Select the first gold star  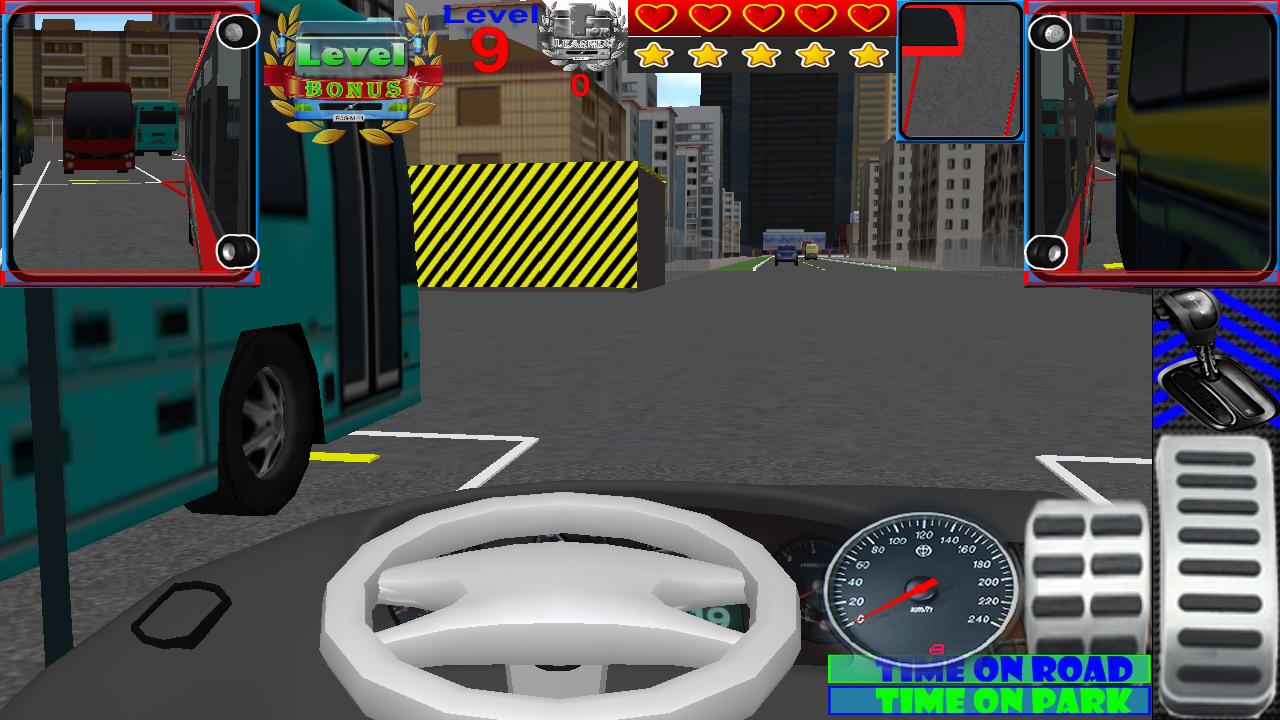pos(655,55)
